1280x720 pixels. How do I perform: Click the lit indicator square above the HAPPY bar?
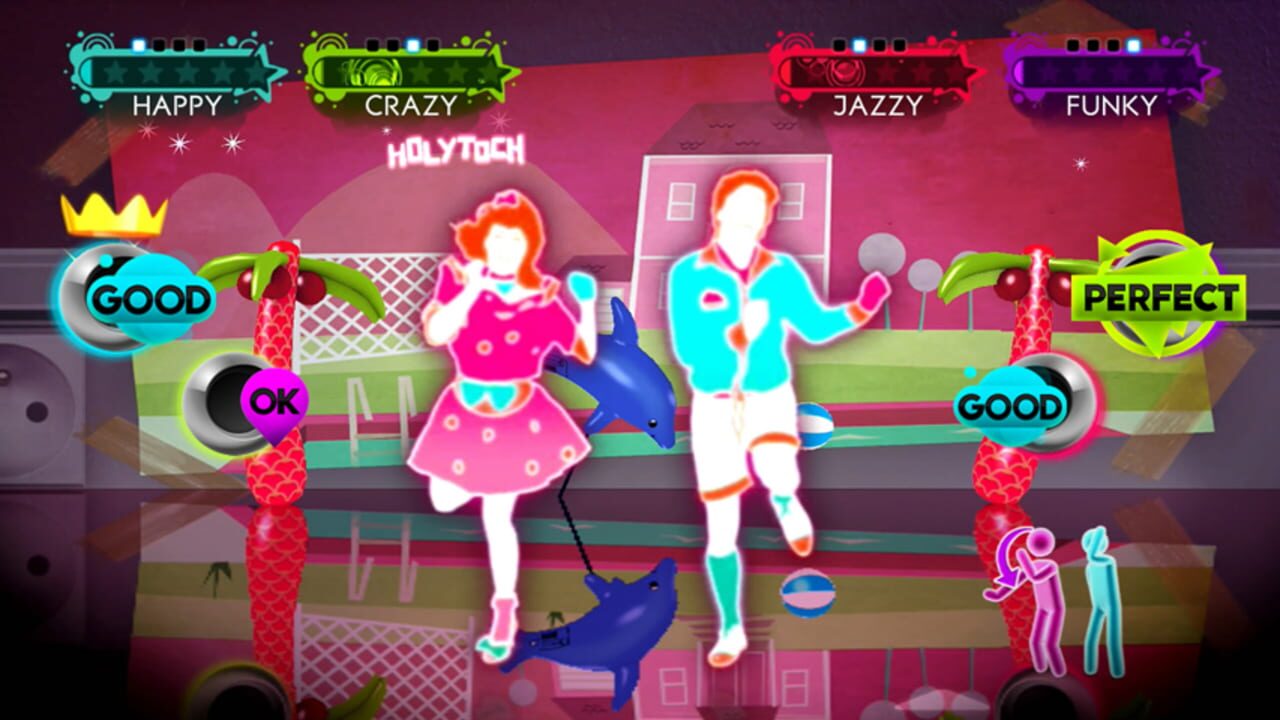(137, 45)
